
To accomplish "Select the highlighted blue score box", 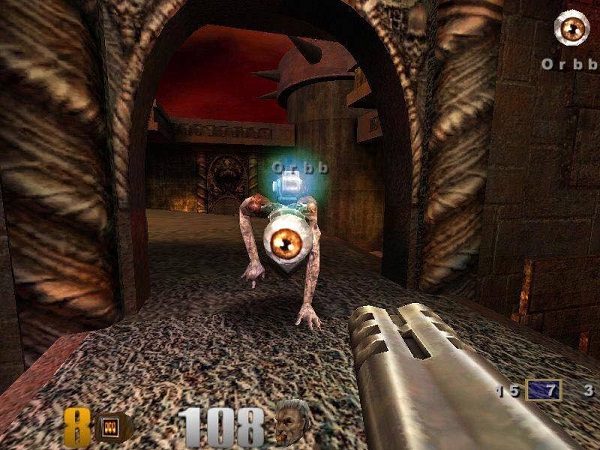I will [x=545, y=390].
